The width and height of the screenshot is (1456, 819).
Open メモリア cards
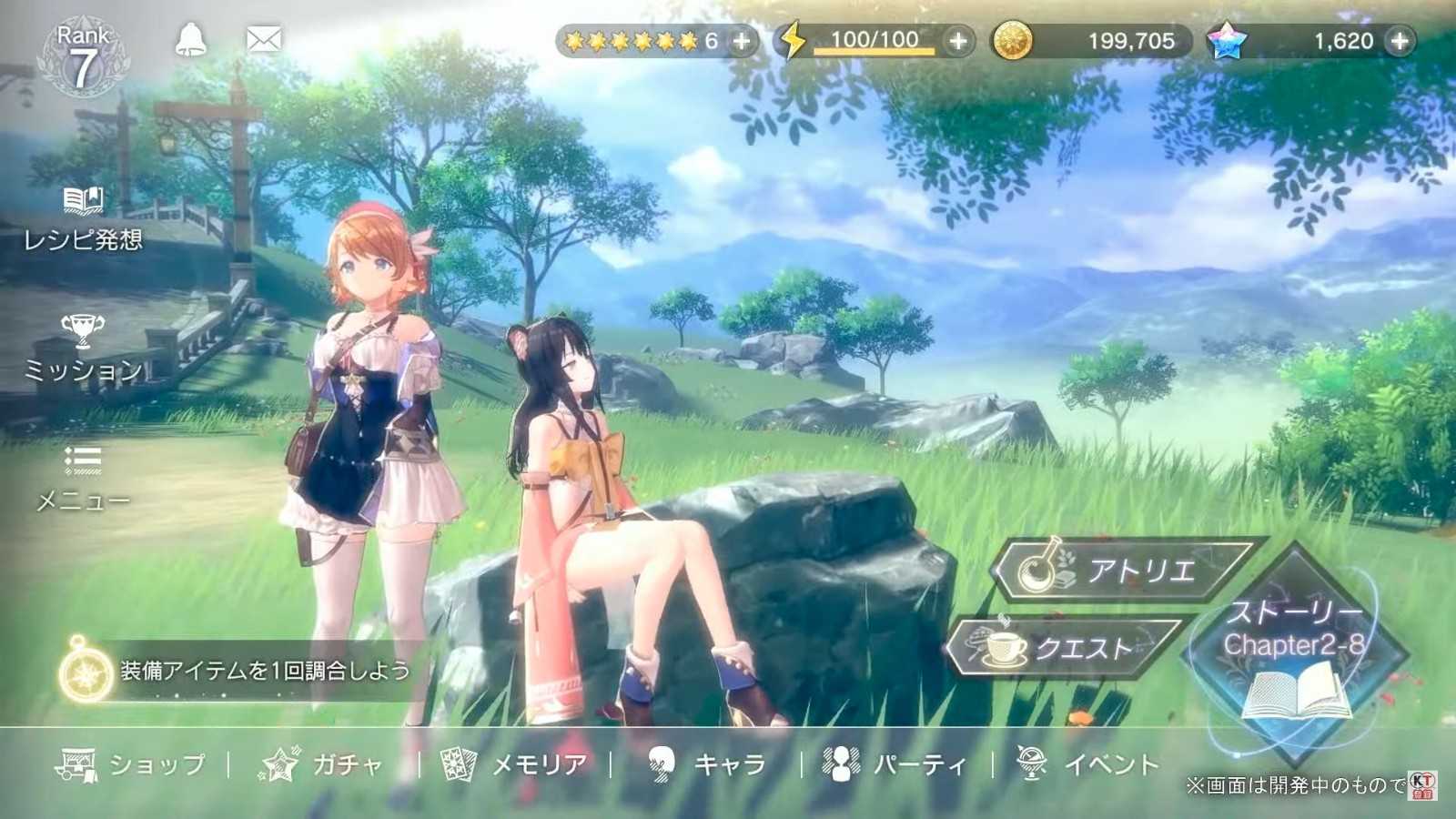click(514, 764)
